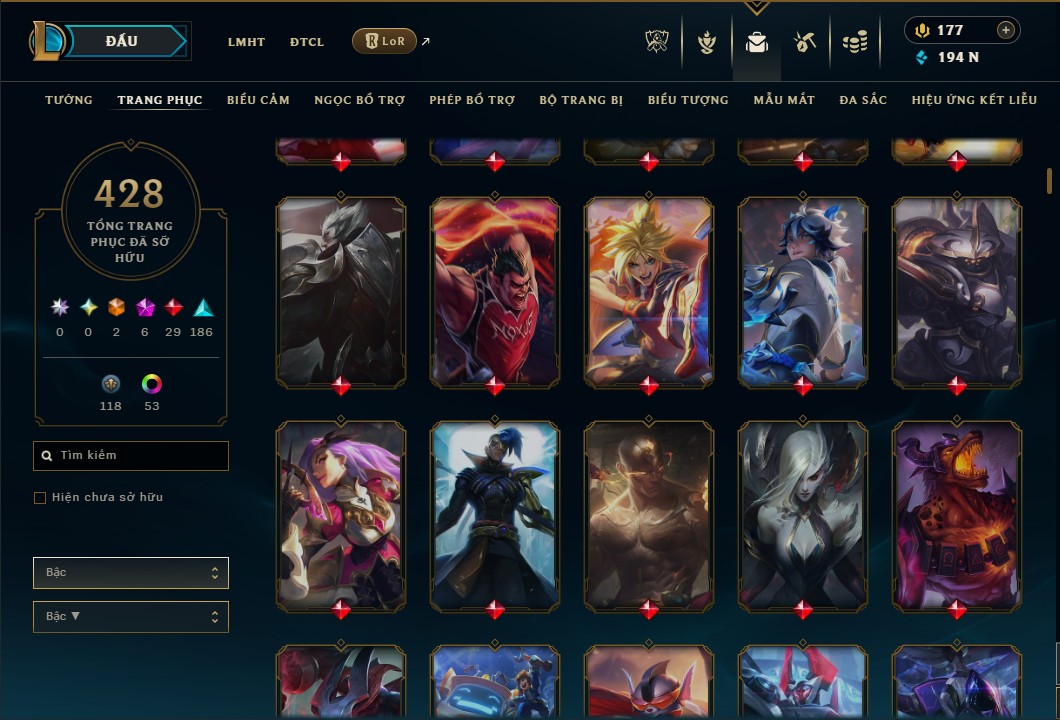Switch to the MẪU MẮT wards tab
This screenshot has height=720, width=1060.
784,100
